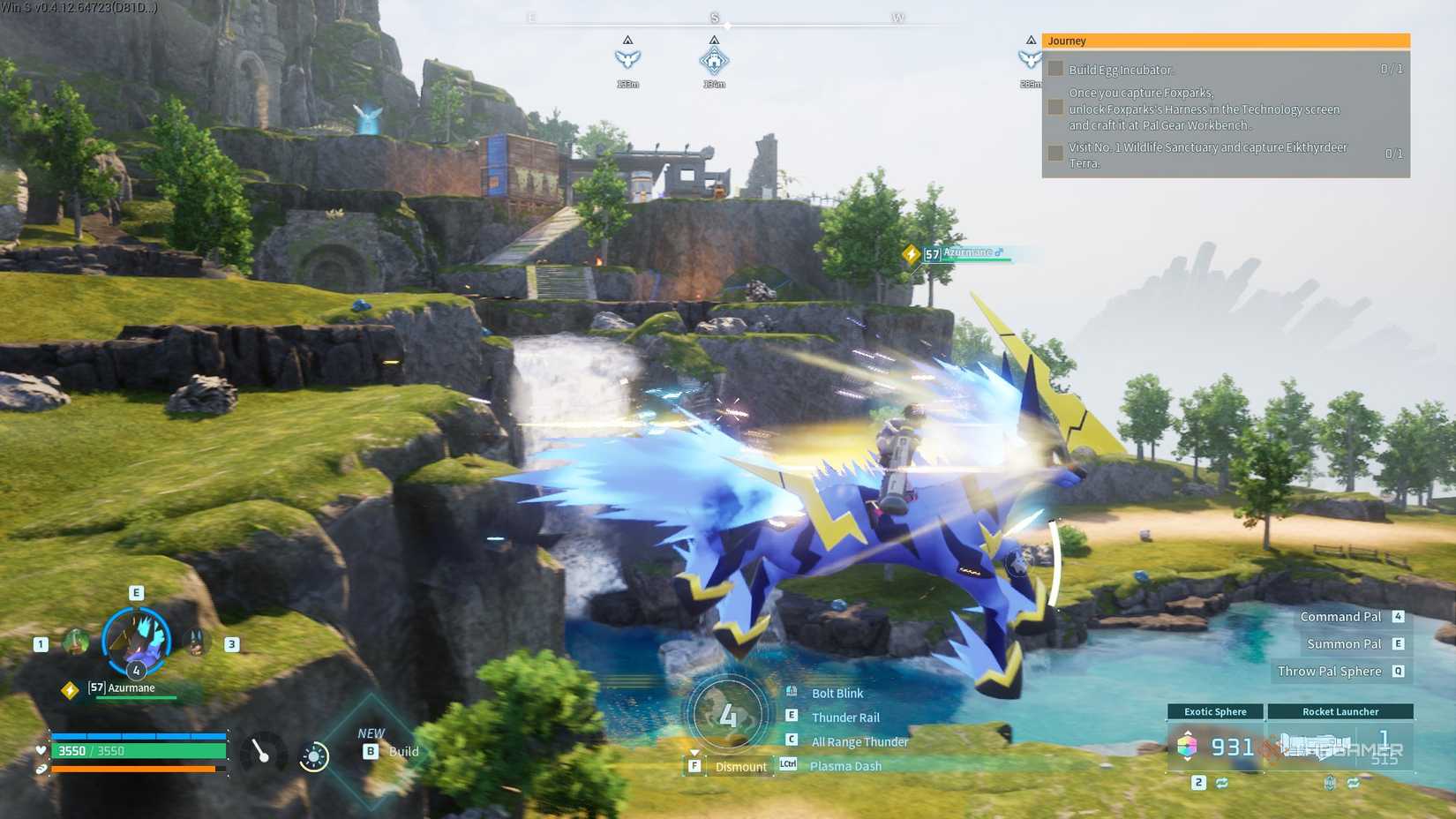Check the capture Foxparks quest objective
The width and height of the screenshot is (1456, 819).
[1056, 107]
